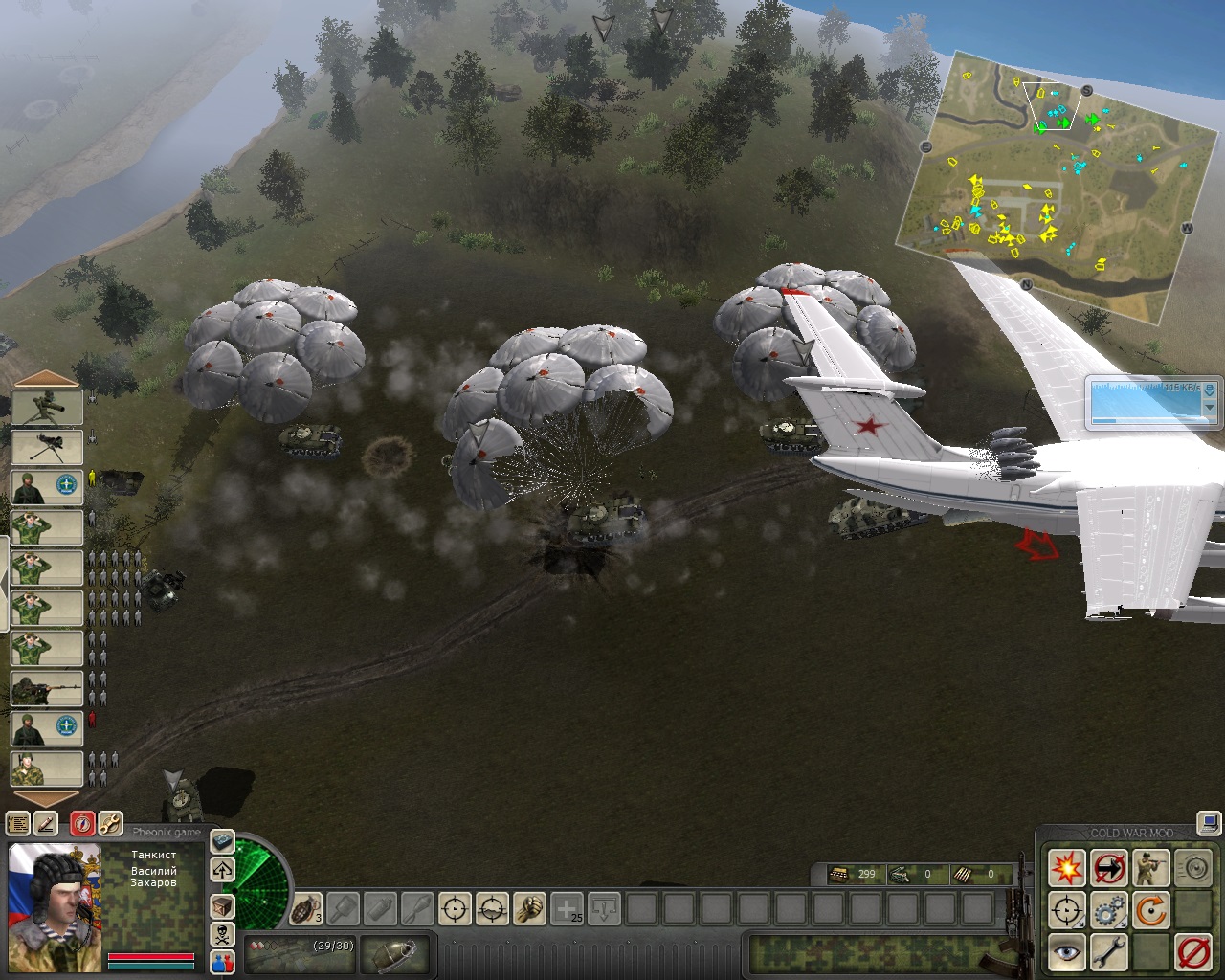This screenshot has height=980, width=1225.
Task: Open the eye visibility command
Action: click(x=1066, y=951)
